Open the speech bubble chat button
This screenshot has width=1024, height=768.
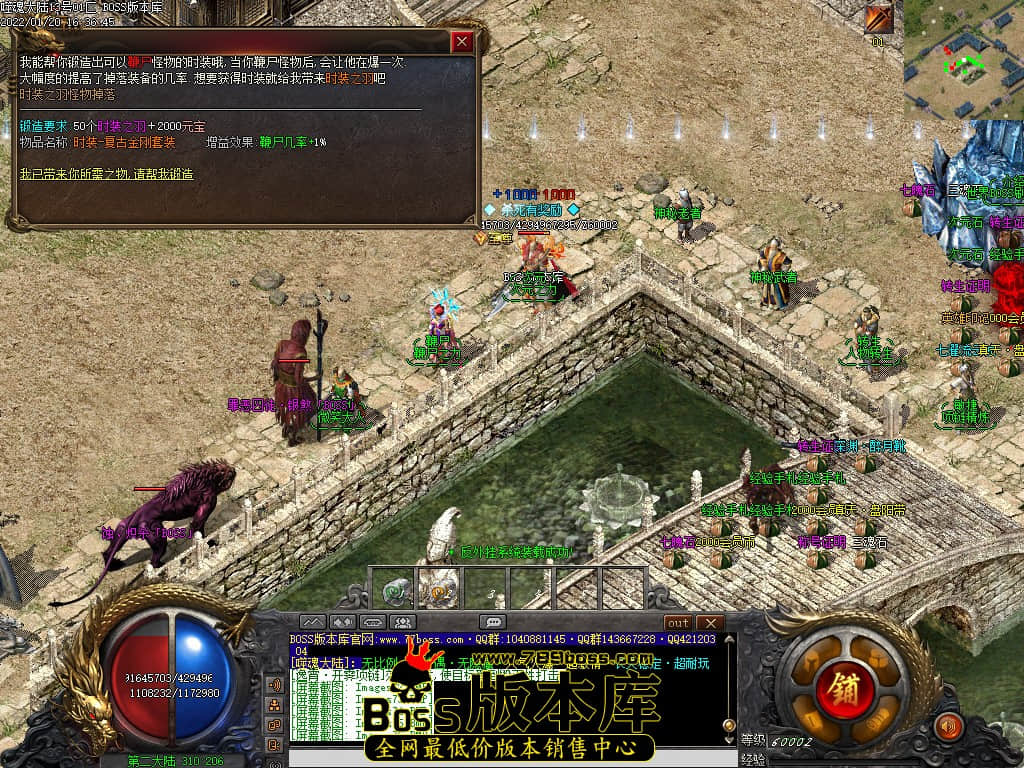[491, 622]
